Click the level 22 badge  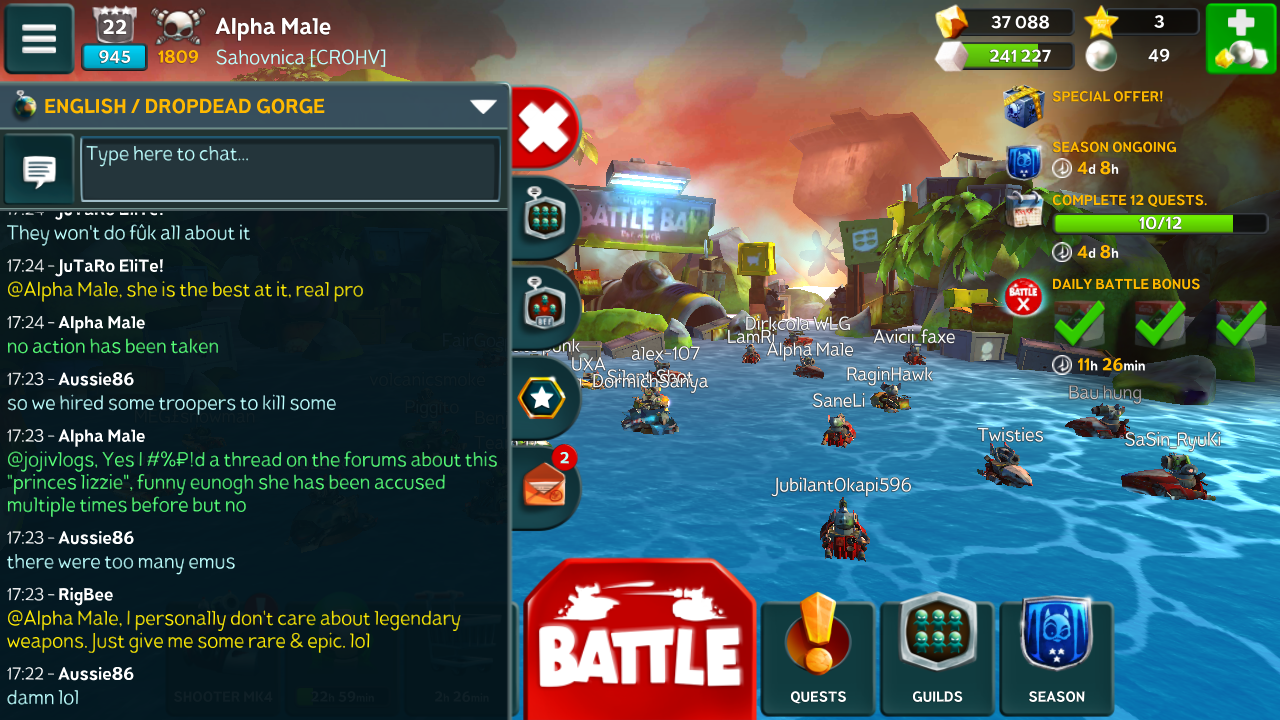pos(114,26)
